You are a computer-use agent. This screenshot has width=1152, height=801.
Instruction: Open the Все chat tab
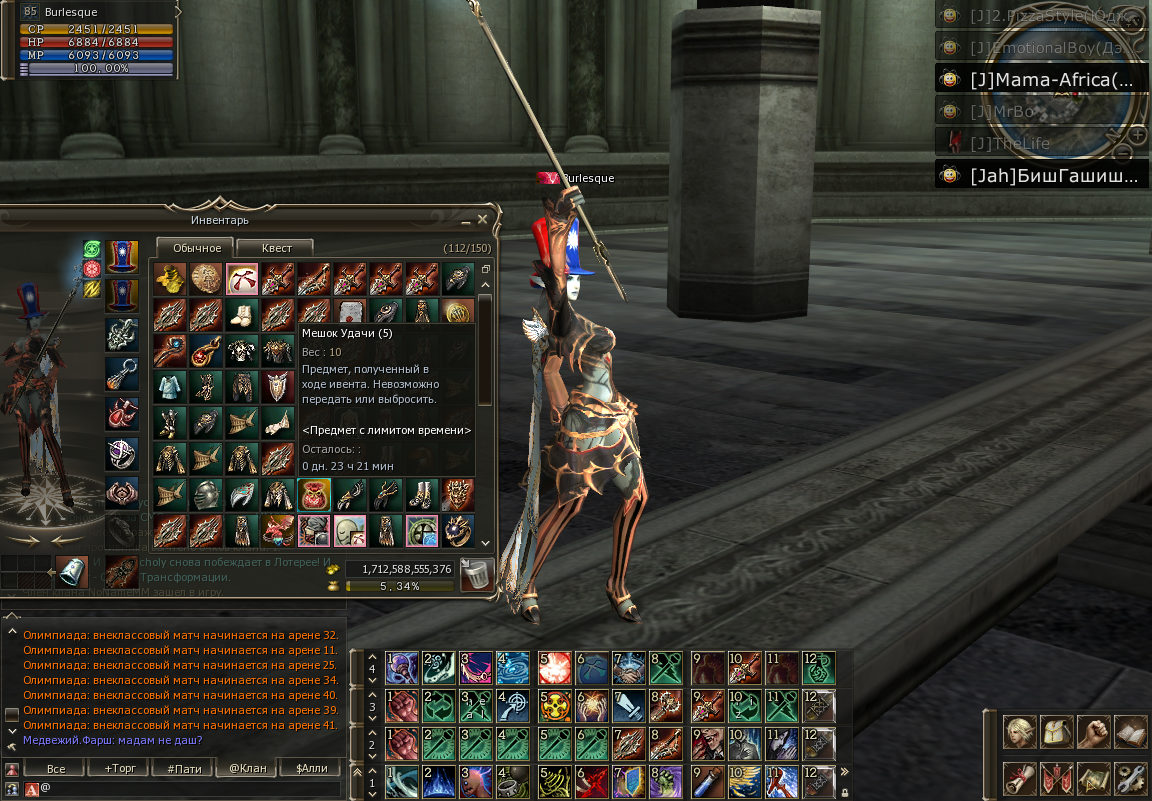pos(57,769)
